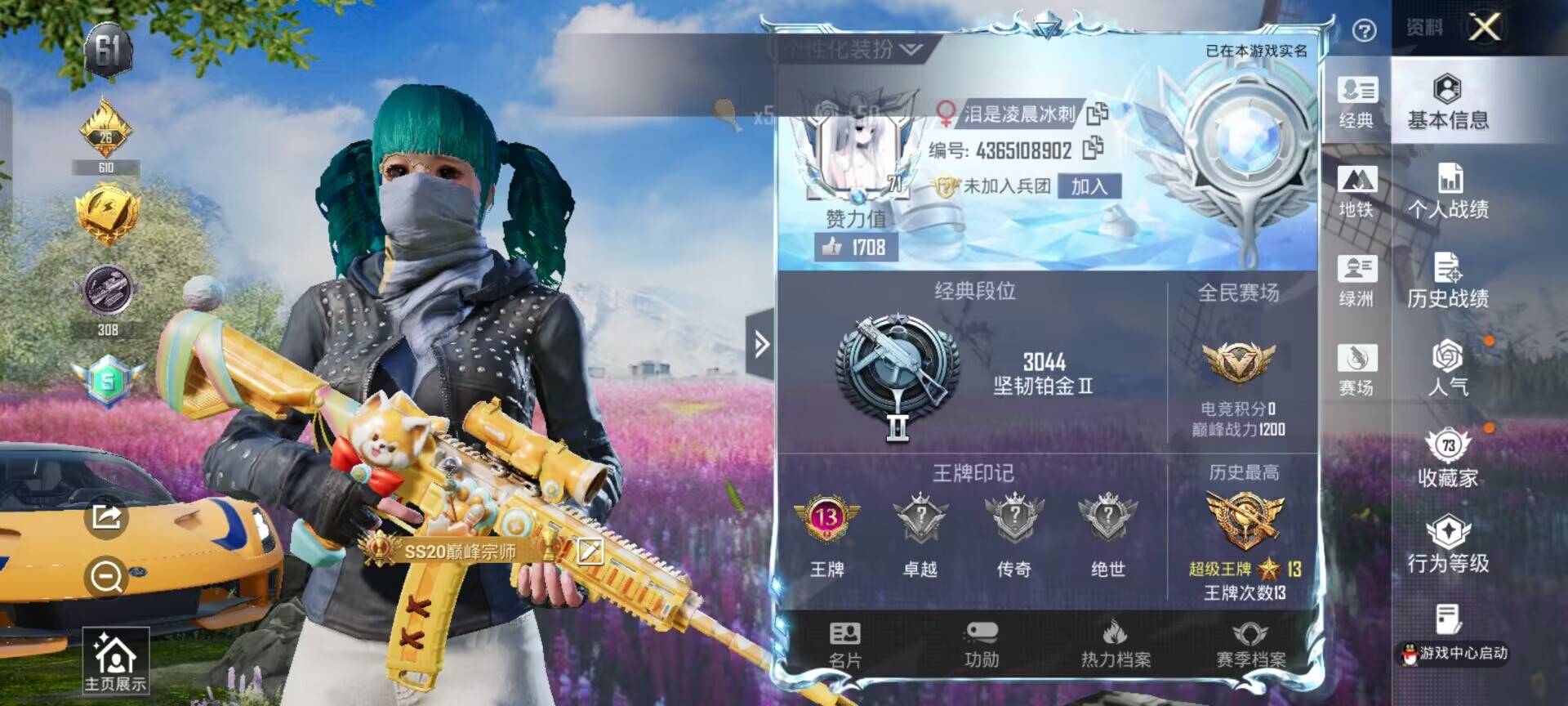Click the zoom-out magnifier button
The height and width of the screenshot is (706, 1568).
(x=106, y=577)
